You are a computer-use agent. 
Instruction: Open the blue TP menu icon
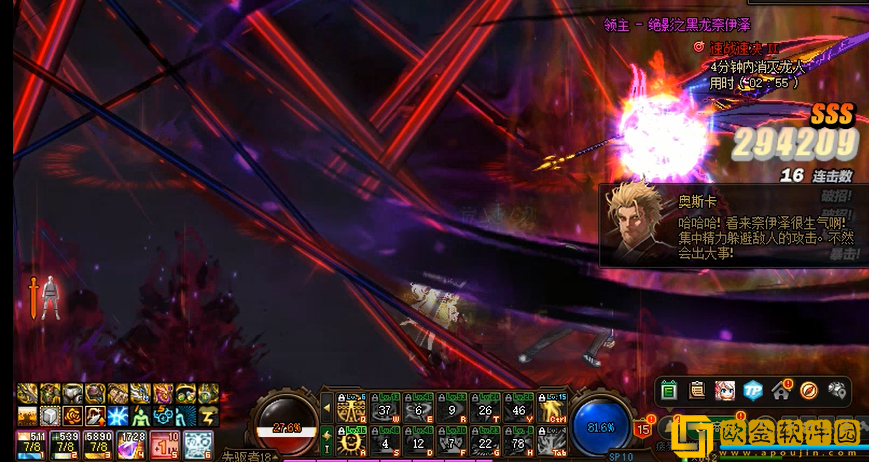753,390
